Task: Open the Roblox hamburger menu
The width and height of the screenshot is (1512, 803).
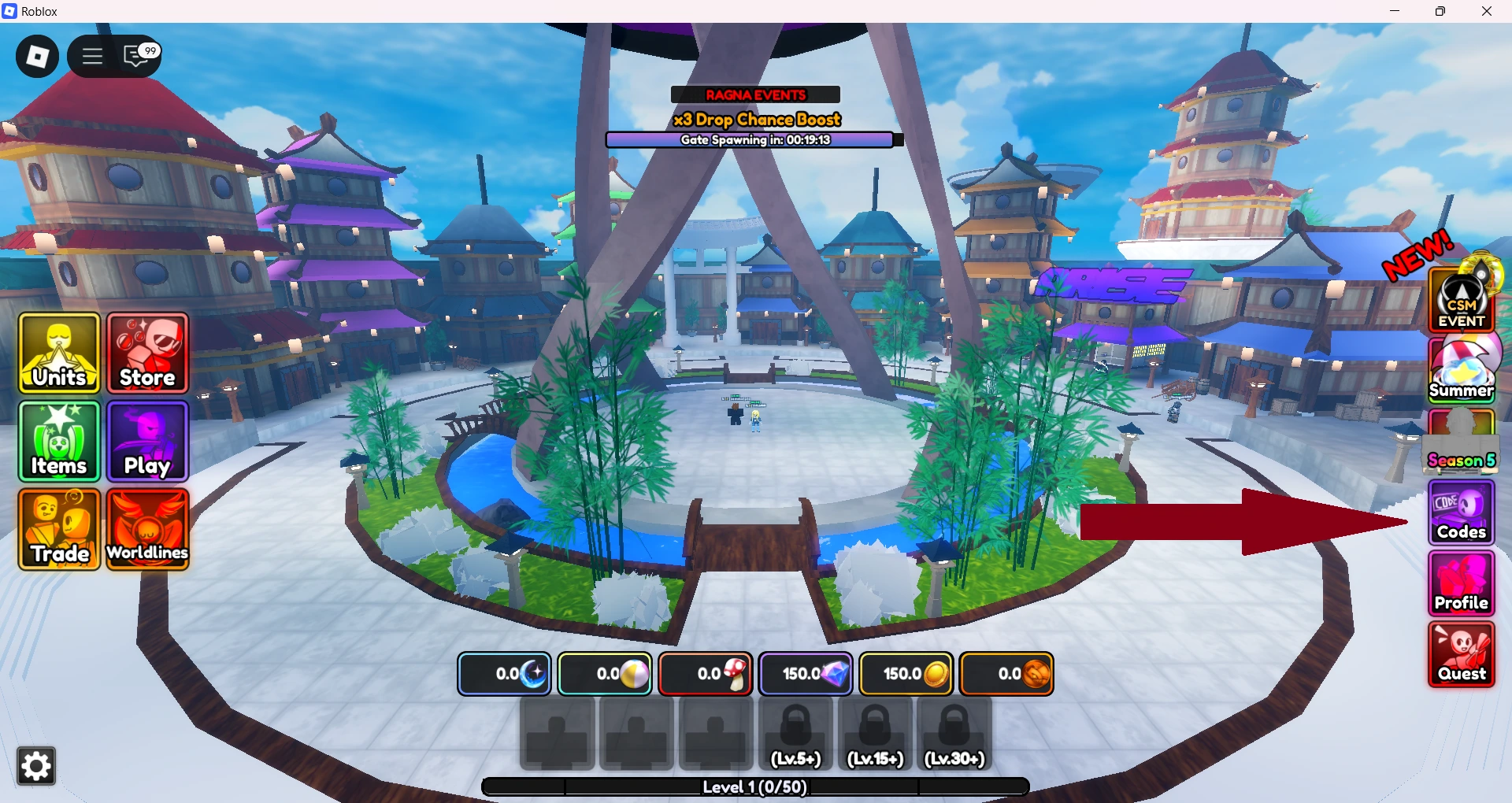Action: coord(92,56)
